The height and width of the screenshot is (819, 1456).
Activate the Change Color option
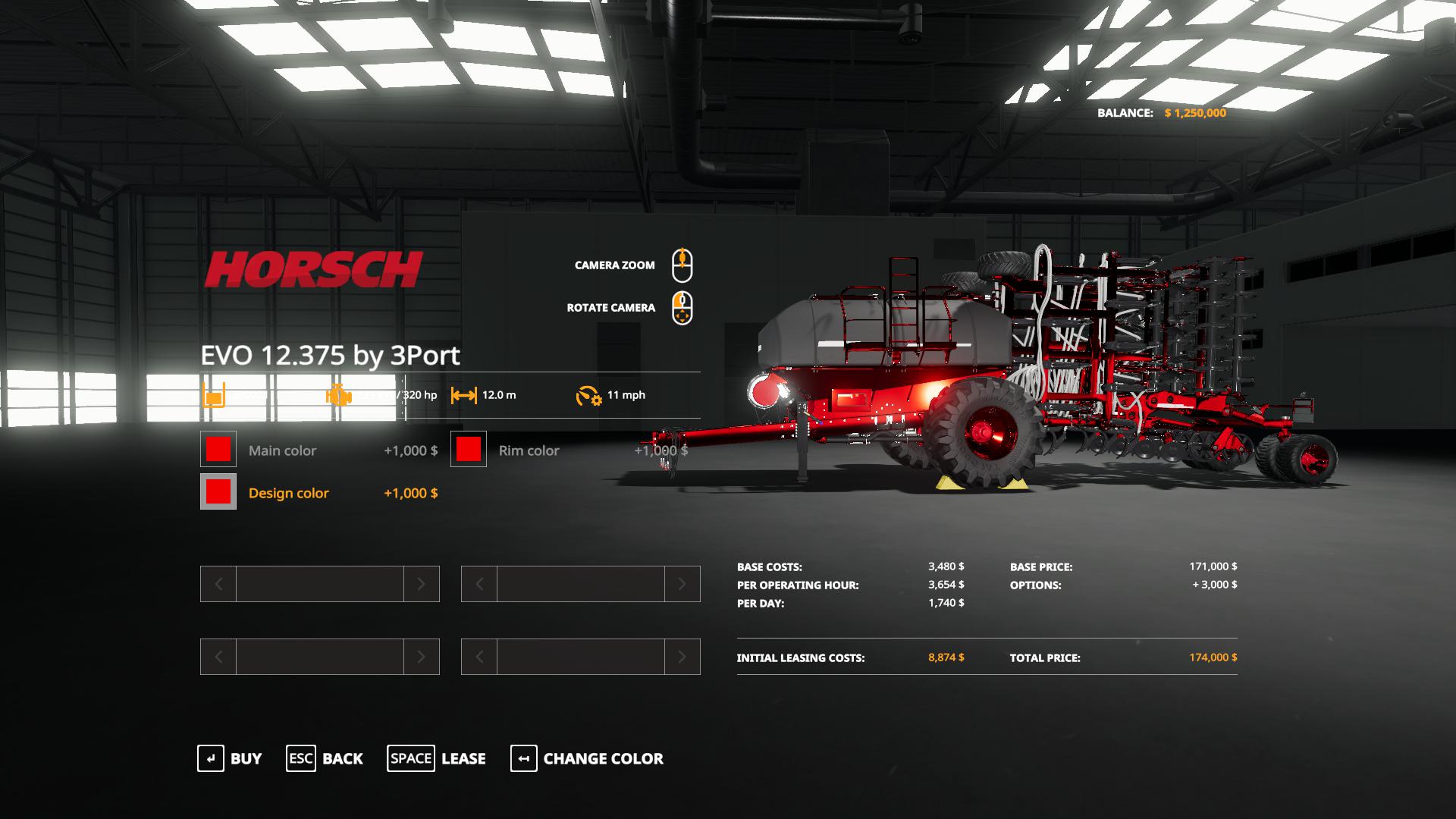pos(588,758)
